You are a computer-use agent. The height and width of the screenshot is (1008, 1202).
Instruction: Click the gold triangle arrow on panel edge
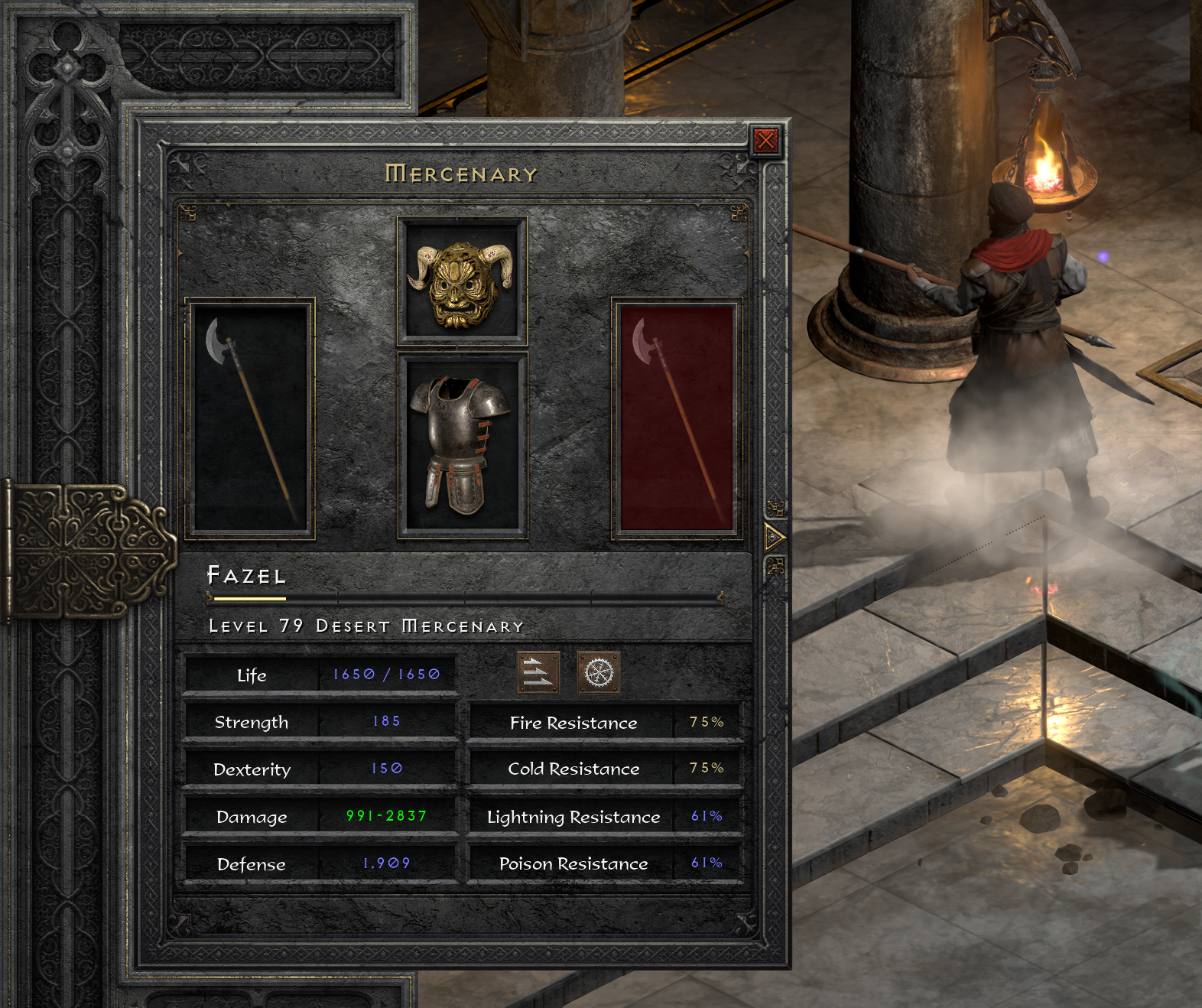[774, 538]
